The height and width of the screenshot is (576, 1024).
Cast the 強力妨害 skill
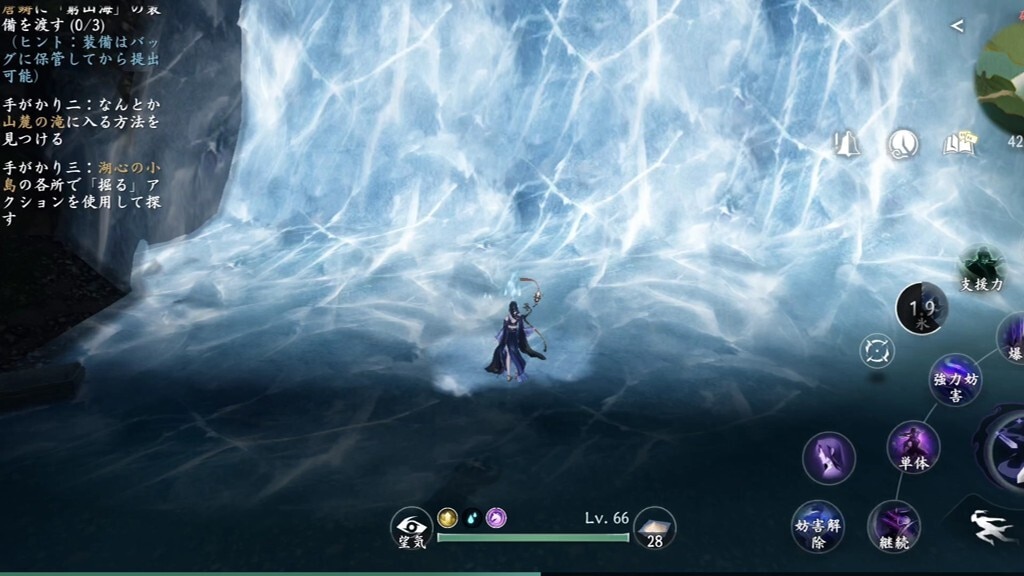coord(955,379)
